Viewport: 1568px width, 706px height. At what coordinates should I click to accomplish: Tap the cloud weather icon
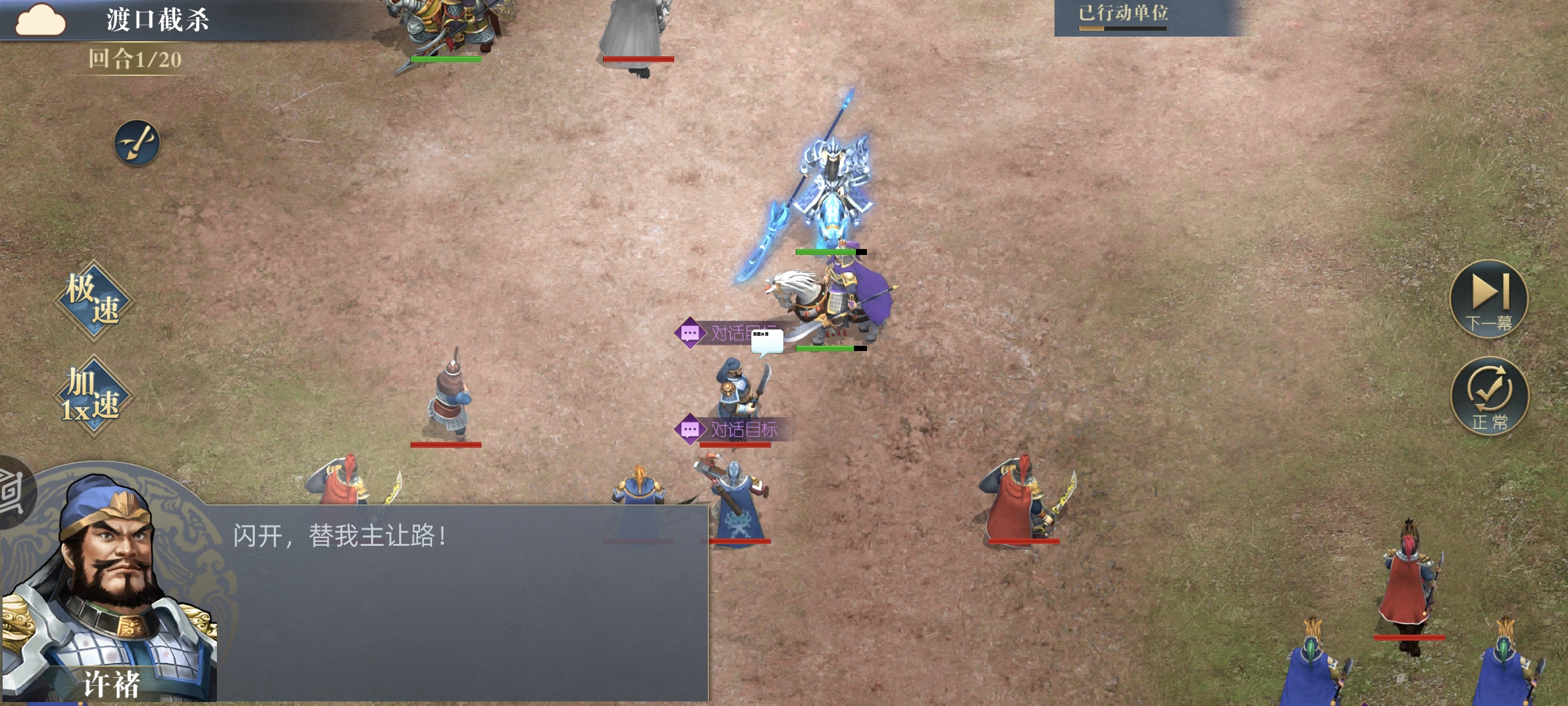coord(41,20)
